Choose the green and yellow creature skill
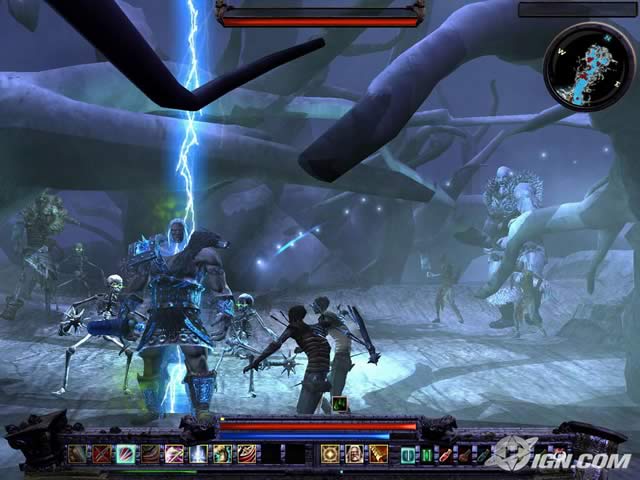640x480 pixels. click(x=223, y=454)
